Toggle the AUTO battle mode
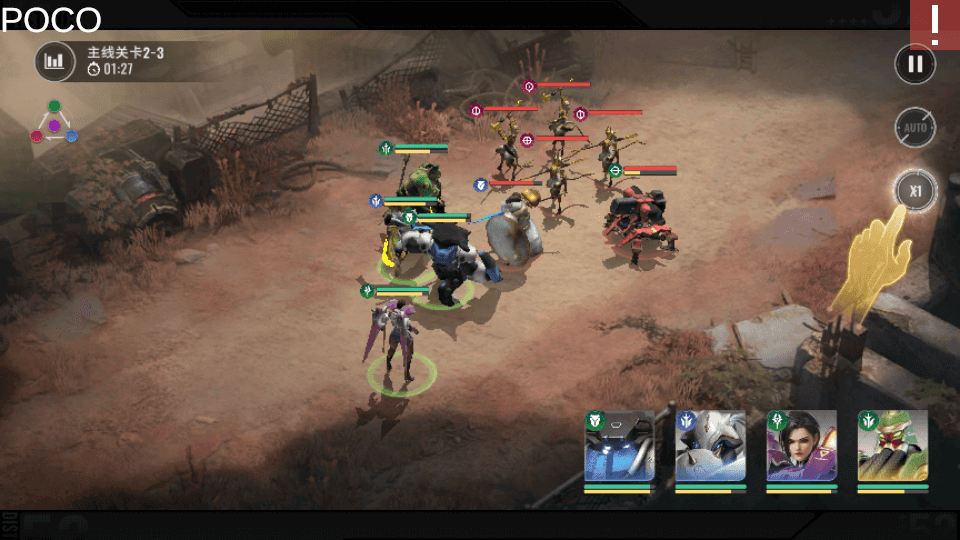The height and width of the screenshot is (540, 960). (x=914, y=128)
